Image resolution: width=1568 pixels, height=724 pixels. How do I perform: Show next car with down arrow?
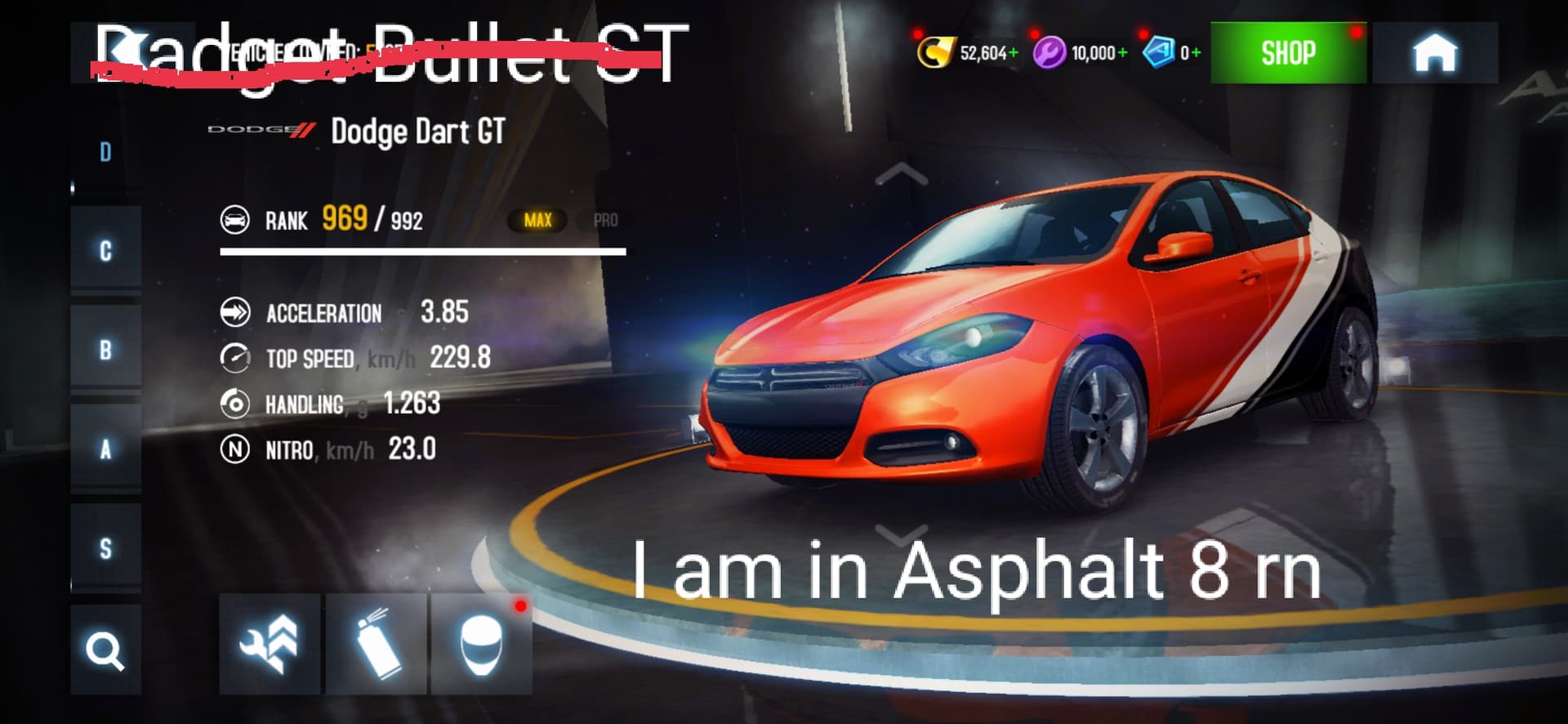(x=901, y=535)
